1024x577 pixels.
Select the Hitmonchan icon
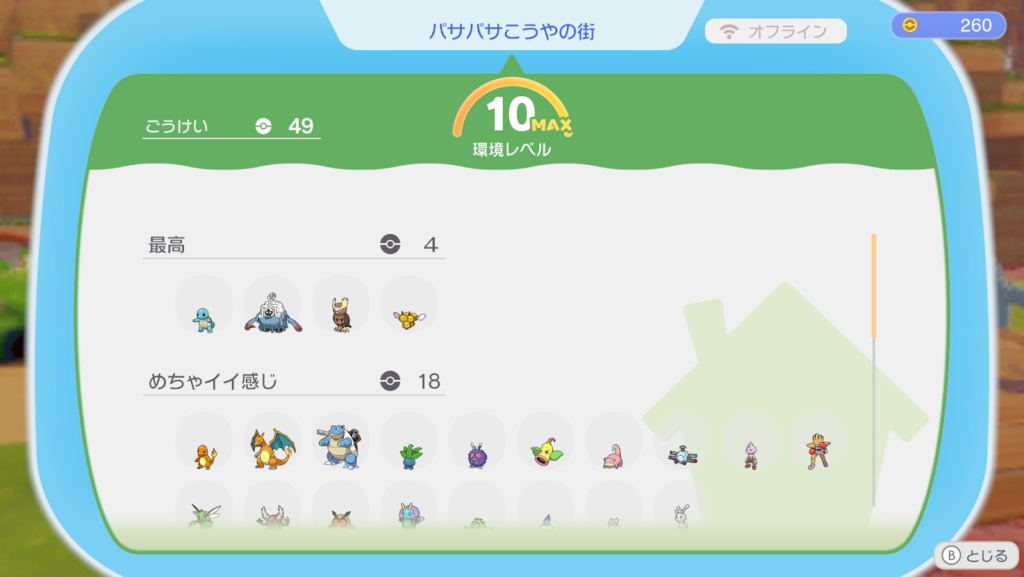coord(818,452)
